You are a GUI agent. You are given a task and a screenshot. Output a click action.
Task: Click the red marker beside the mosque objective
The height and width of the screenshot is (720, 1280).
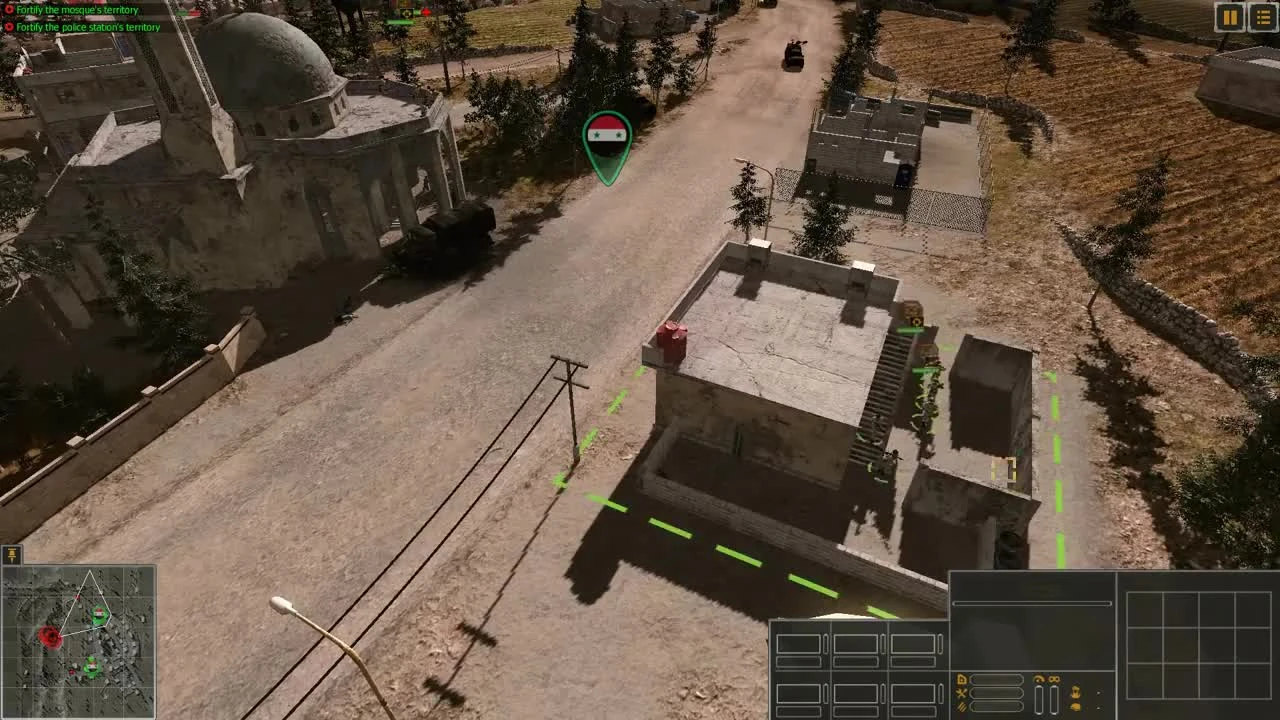(x=9, y=10)
